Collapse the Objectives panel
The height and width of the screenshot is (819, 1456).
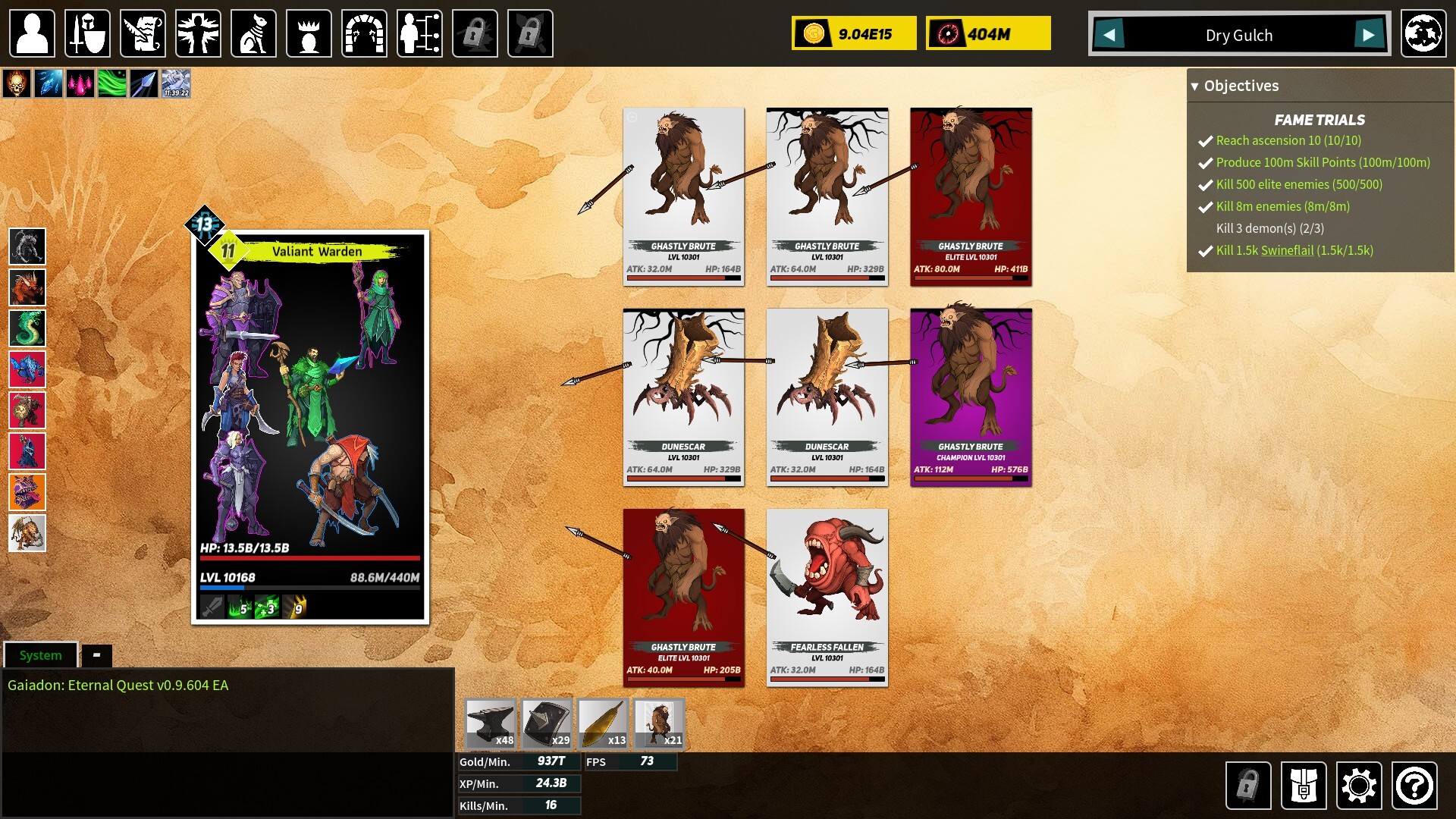click(x=1195, y=86)
